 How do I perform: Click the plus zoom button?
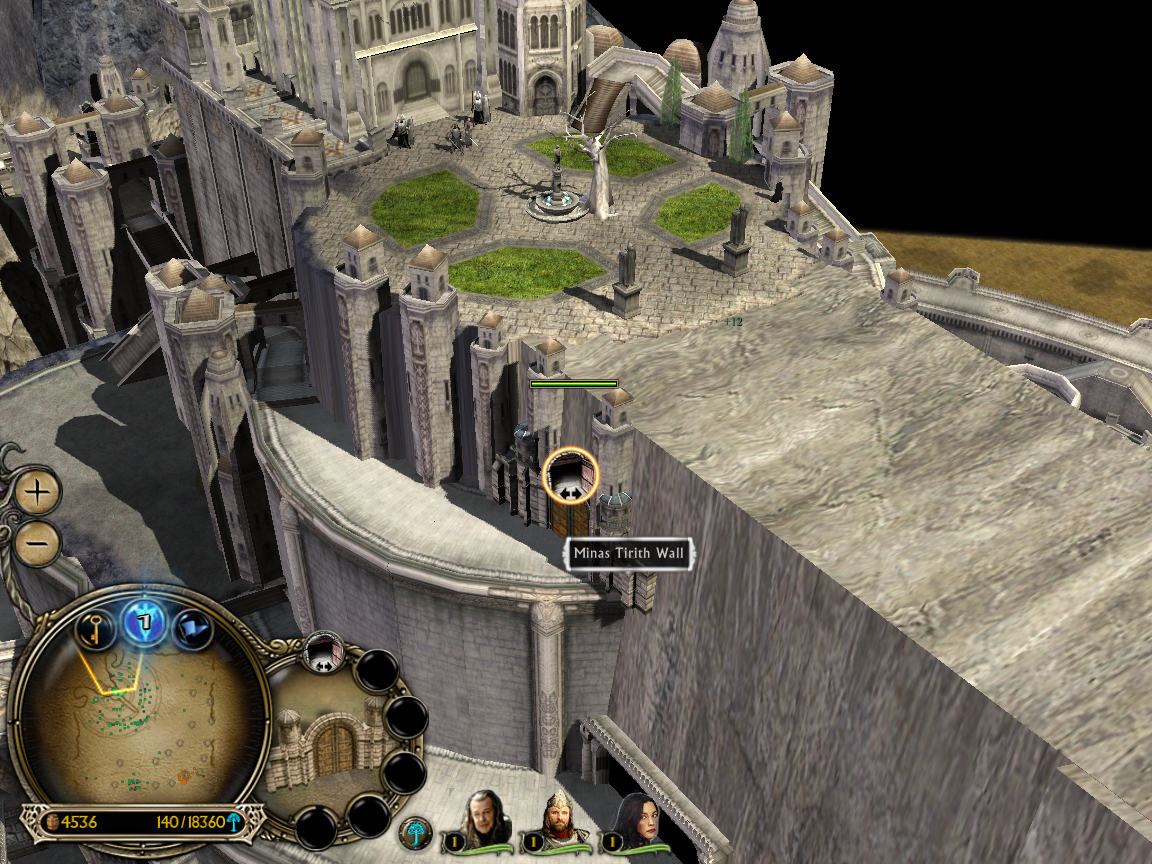pyautogui.click(x=38, y=492)
